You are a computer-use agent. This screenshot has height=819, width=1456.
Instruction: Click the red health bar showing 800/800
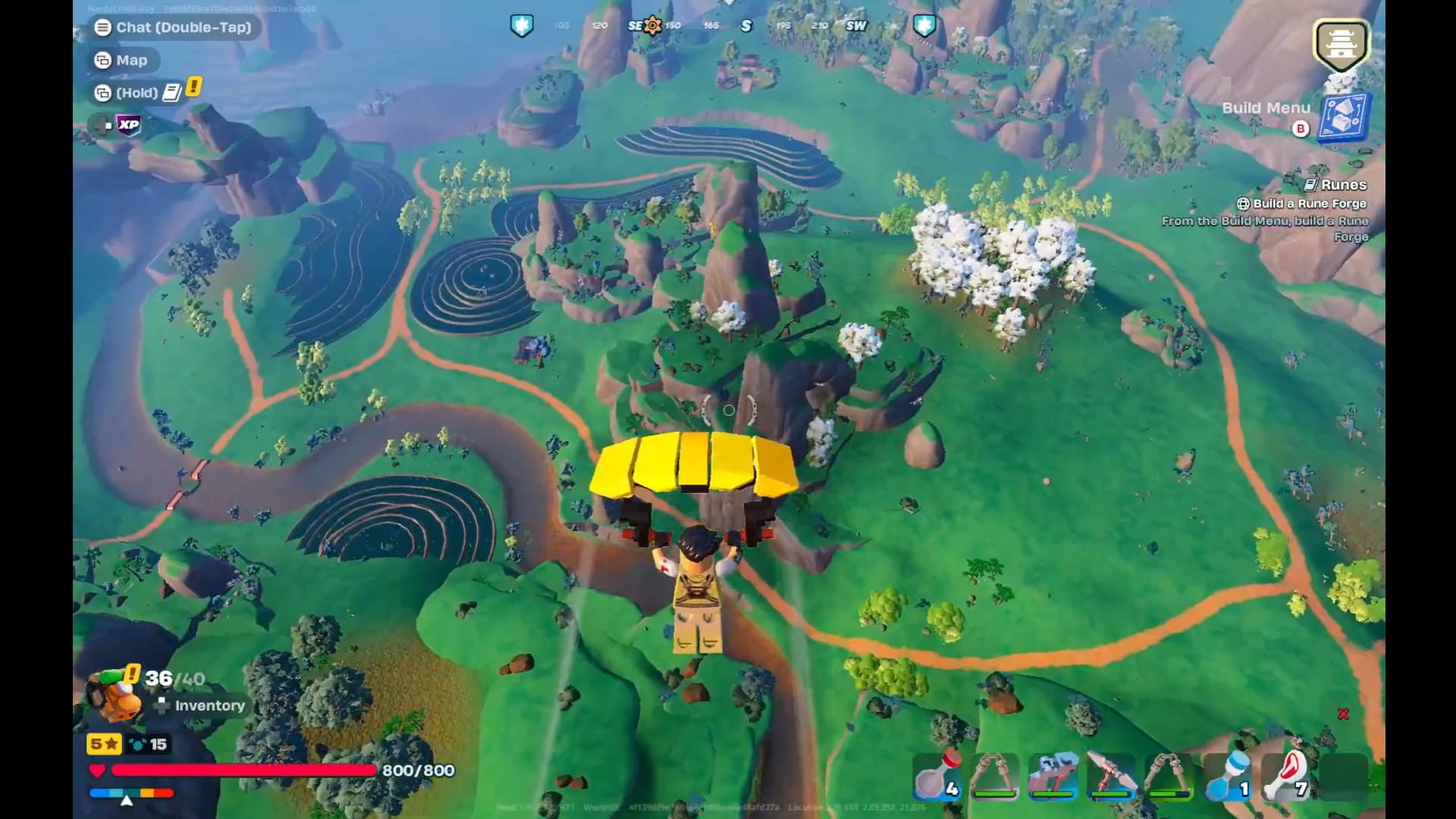point(243,770)
